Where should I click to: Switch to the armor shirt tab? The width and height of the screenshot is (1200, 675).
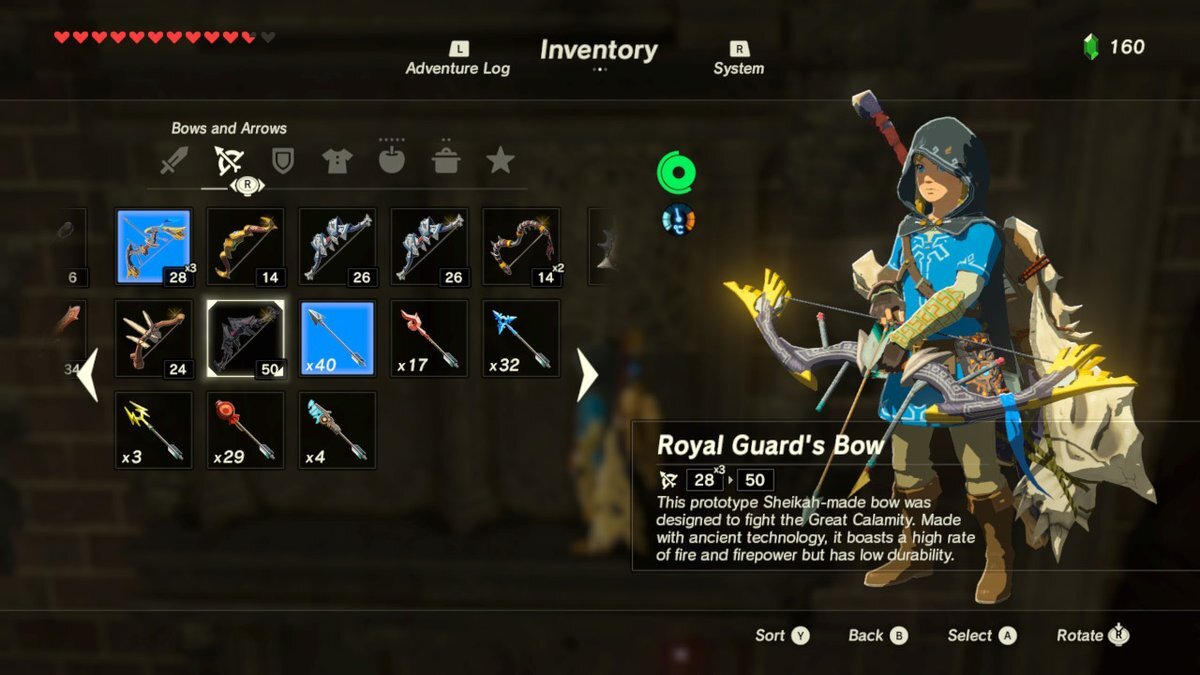click(337, 160)
